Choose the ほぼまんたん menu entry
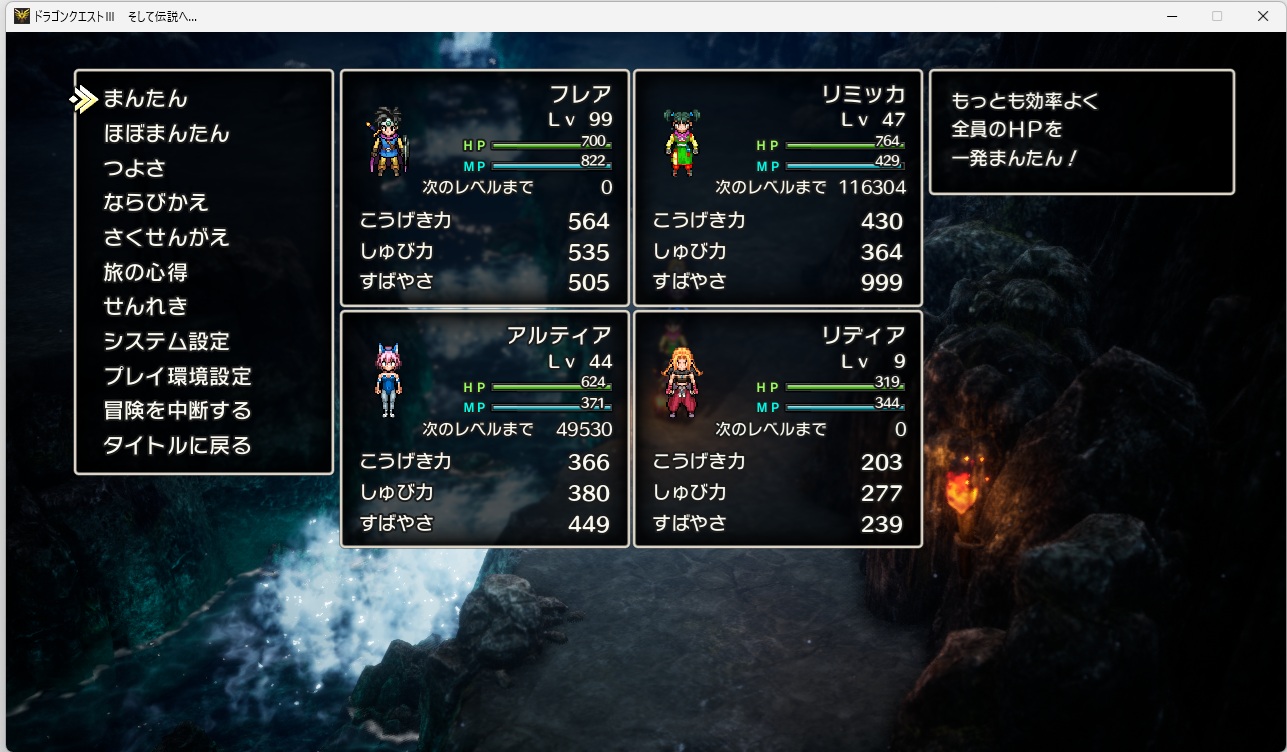Viewport: 1287px width, 752px height. 167,134
